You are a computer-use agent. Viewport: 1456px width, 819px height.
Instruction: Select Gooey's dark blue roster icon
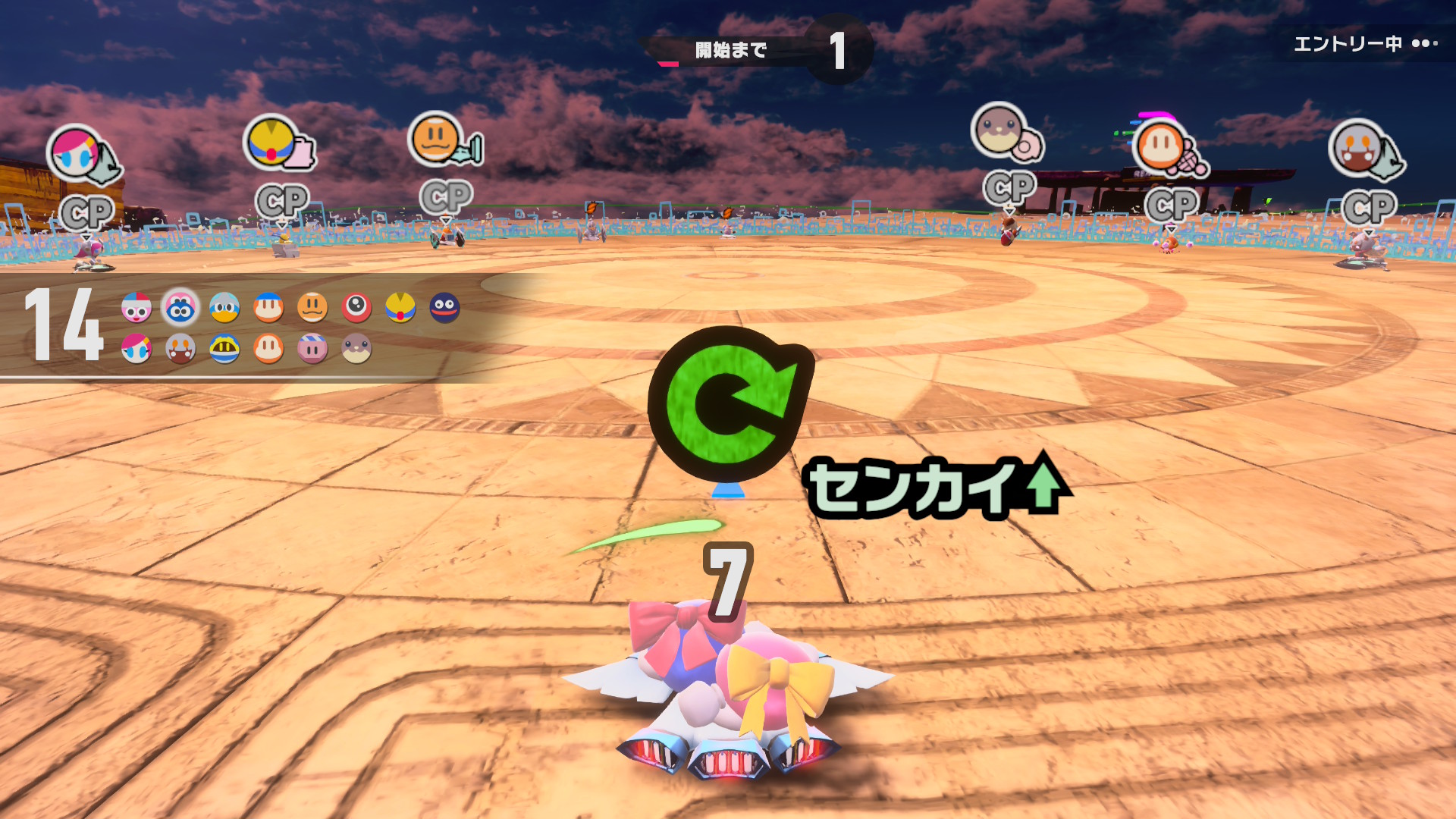click(444, 308)
